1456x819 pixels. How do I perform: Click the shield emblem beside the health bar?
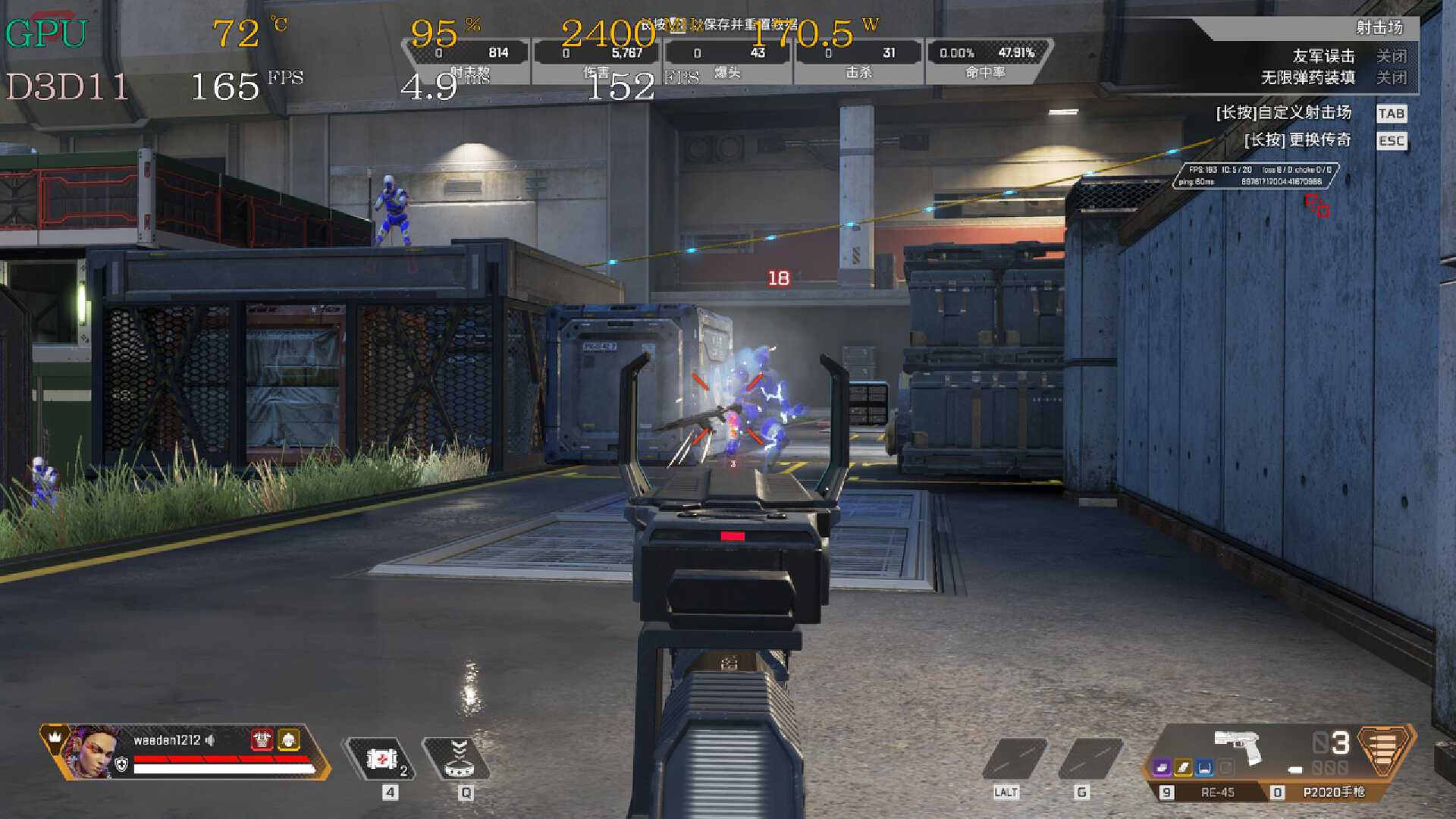121,765
